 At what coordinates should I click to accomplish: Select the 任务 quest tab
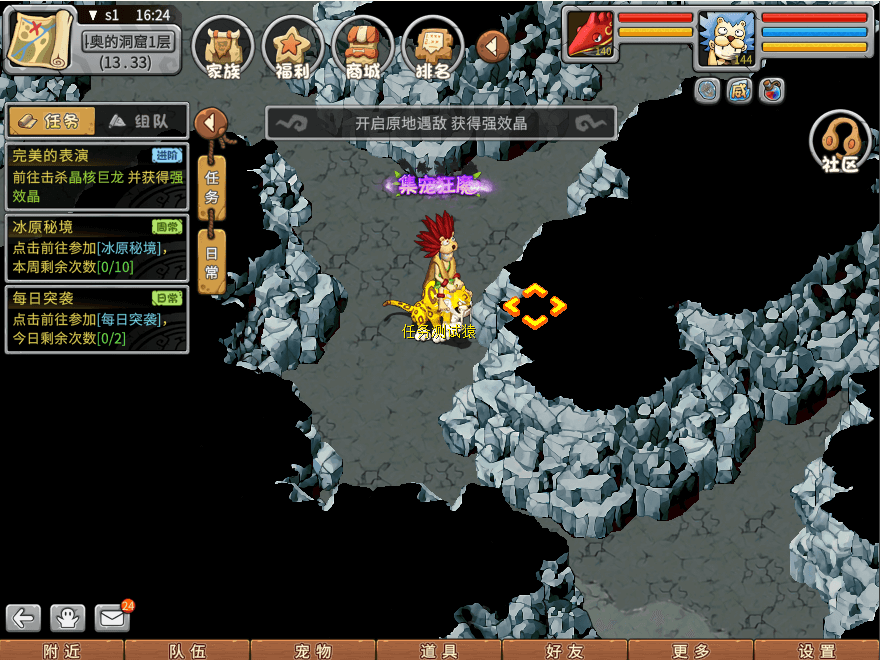pos(51,121)
